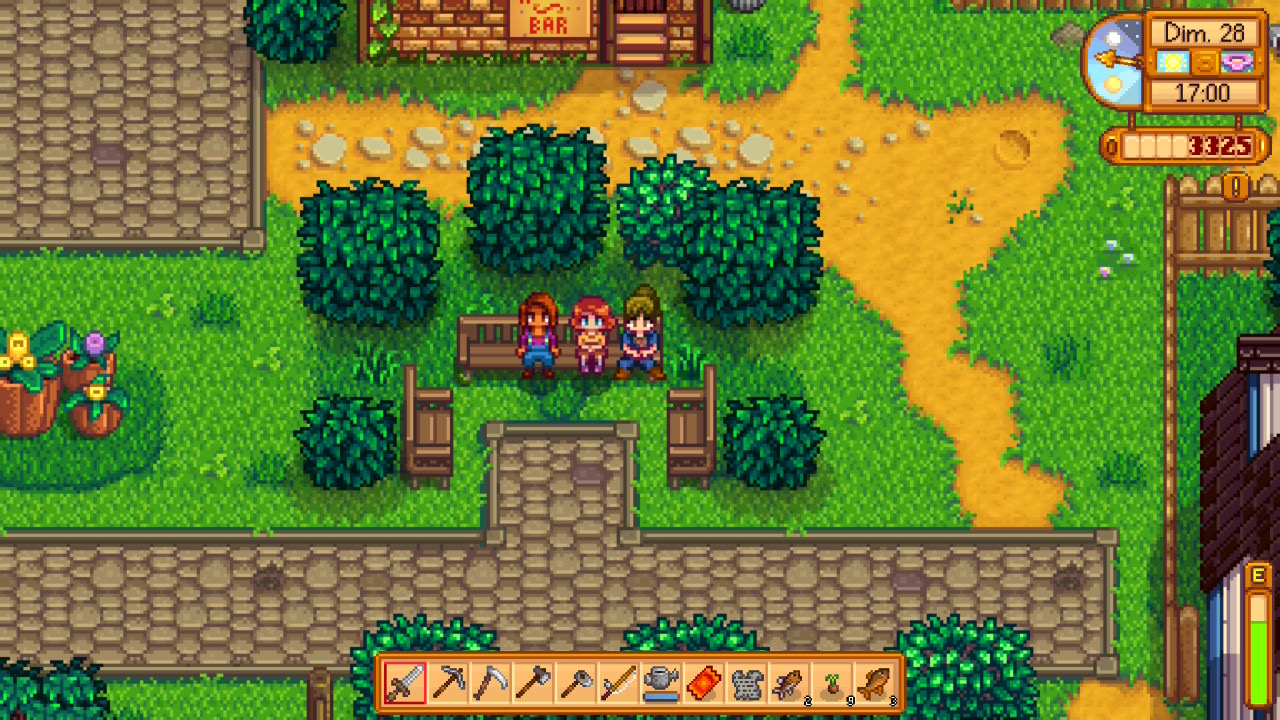This screenshot has height=720, width=1280.
Task: Open the quest exclamation icon below the HUD
Action: pos(1235,186)
